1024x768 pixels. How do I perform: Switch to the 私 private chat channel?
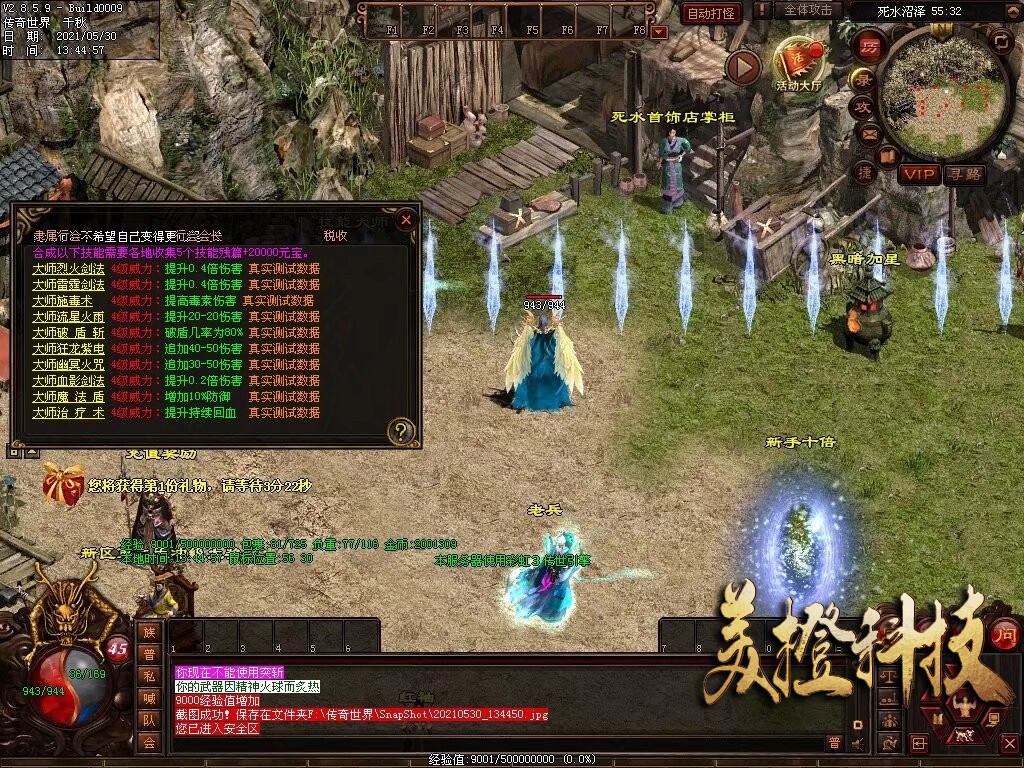click(149, 676)
